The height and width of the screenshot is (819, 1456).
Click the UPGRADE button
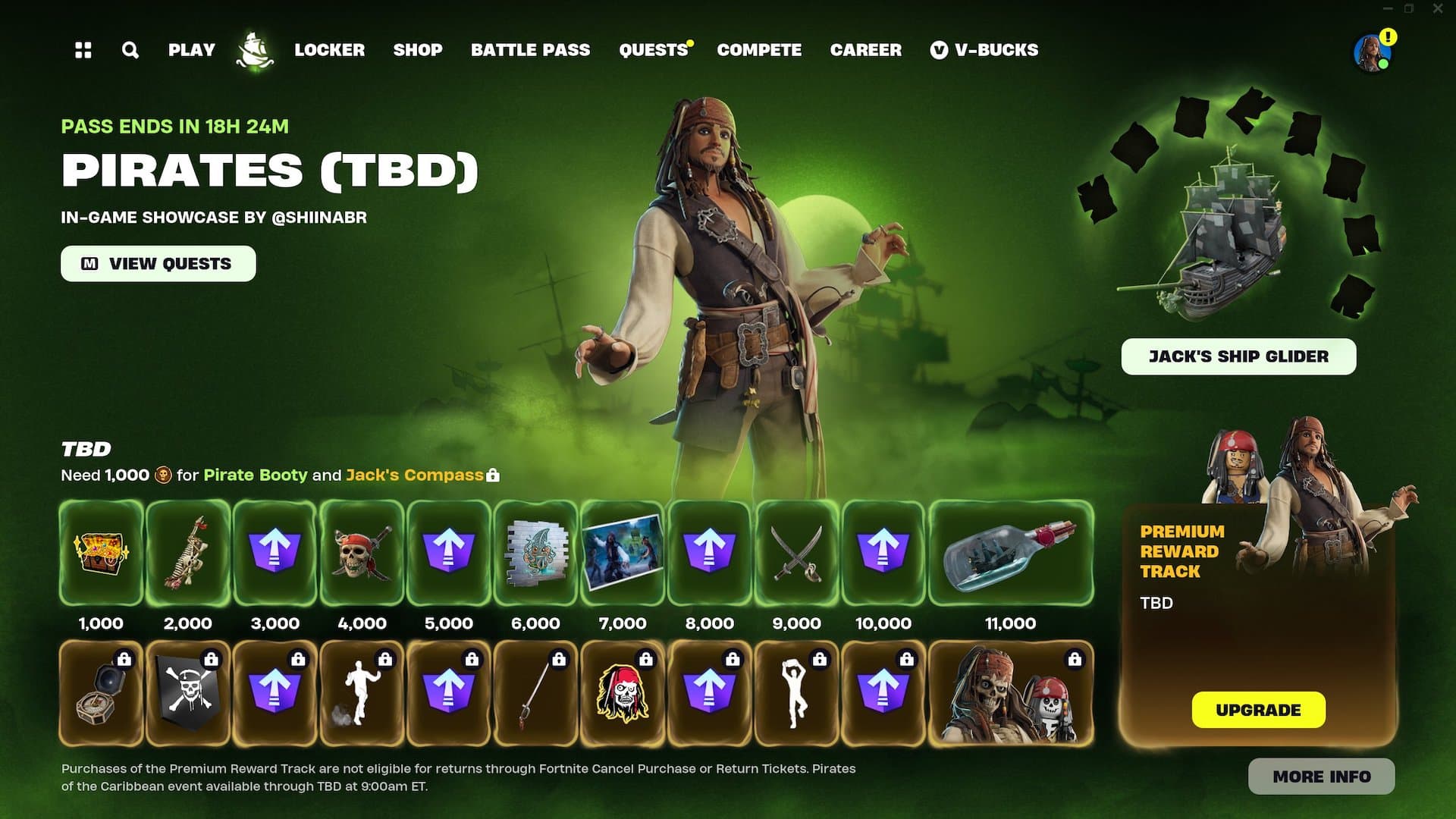tap(1259, 711)
